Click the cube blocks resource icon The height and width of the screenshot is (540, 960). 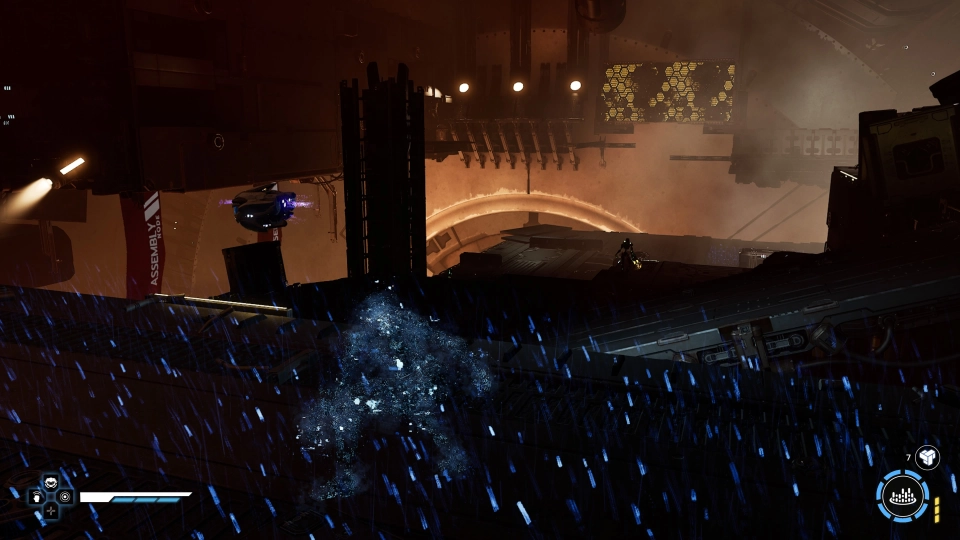click(927, 457)
